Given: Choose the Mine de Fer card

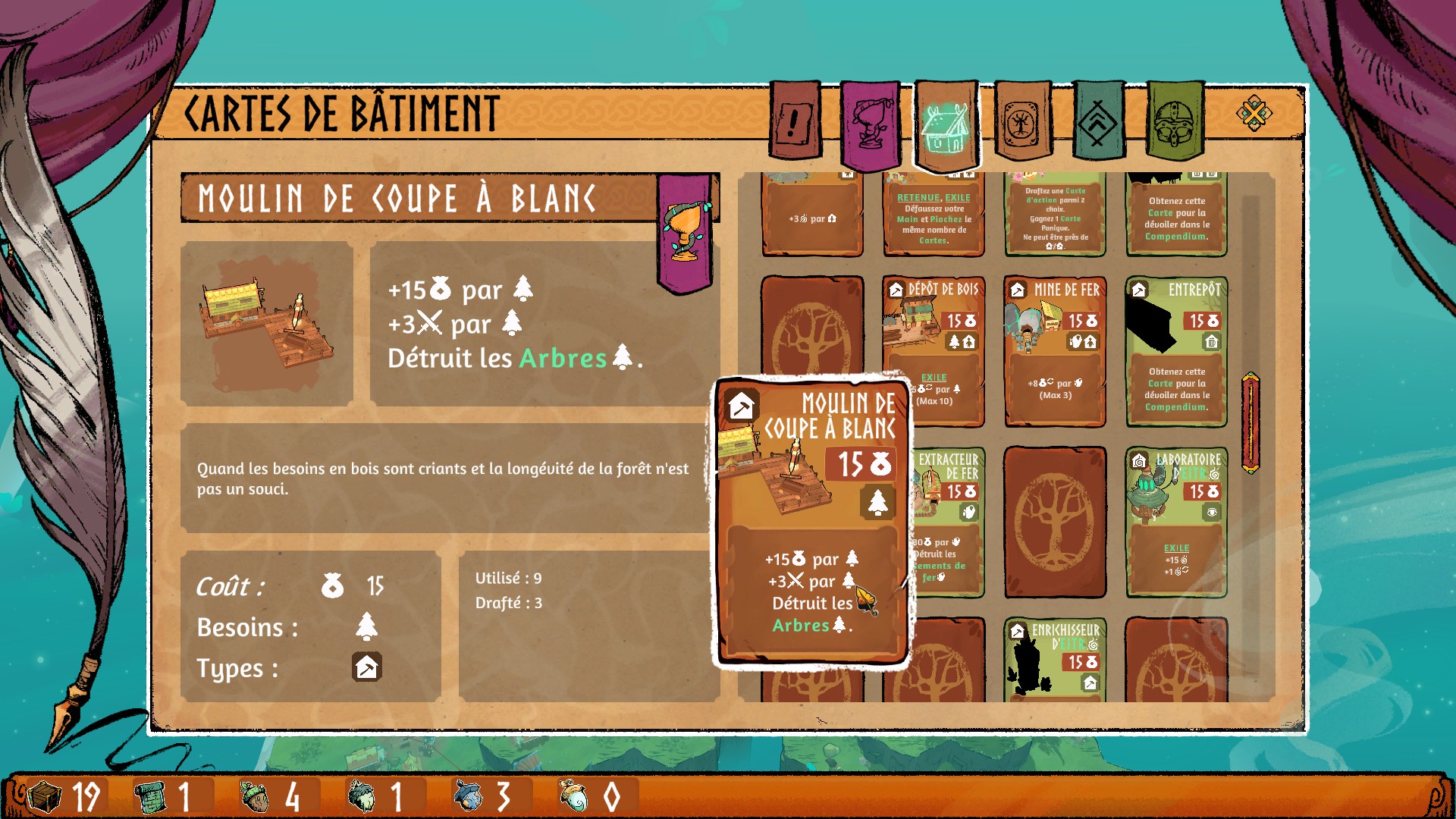Looking at the screenshot, I should pyautogui.click(x=1055, y=349).
